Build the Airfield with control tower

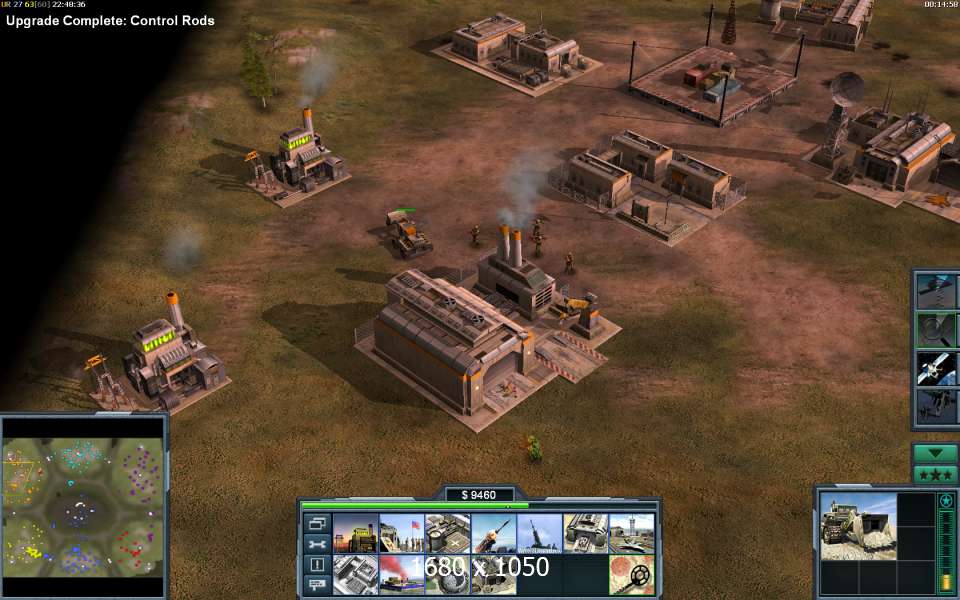tap(631, 533)
